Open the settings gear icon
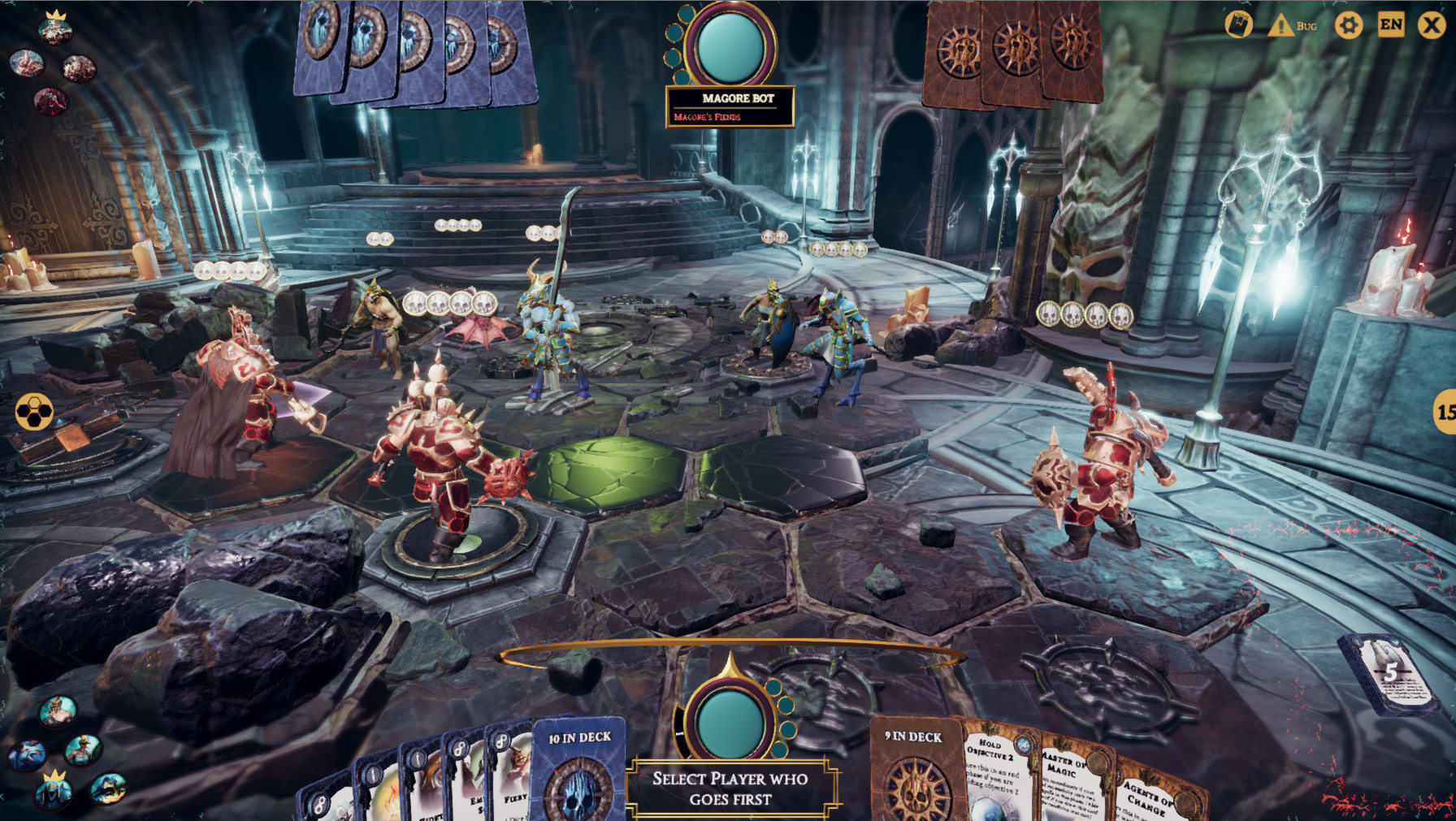Image resolution: width=1456 pixels, height=821 pixels. click(x=1348, y=25)
